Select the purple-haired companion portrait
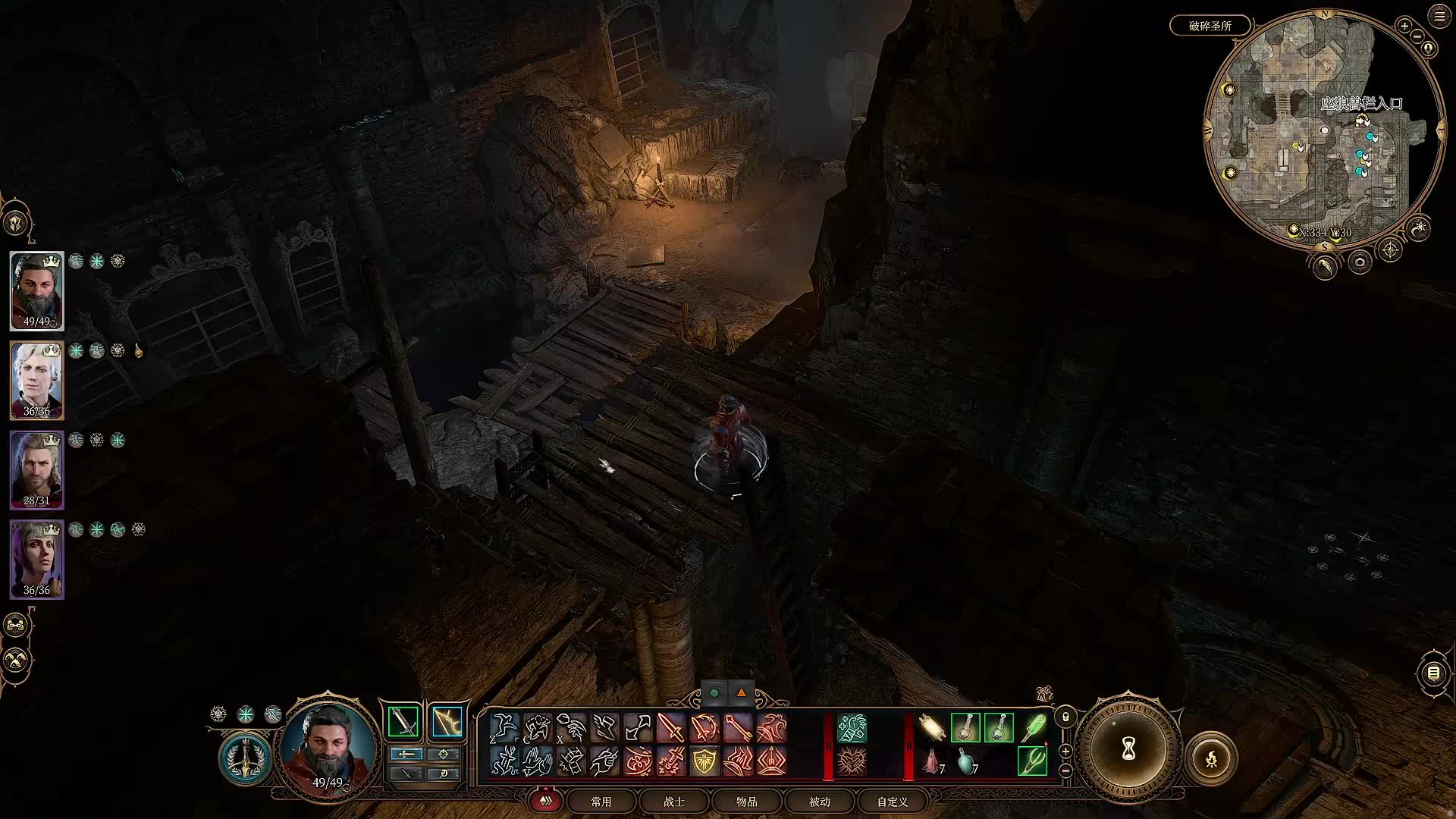This screenshot has height=819, width=1456. pyautogui.click(x=36, y=560)
